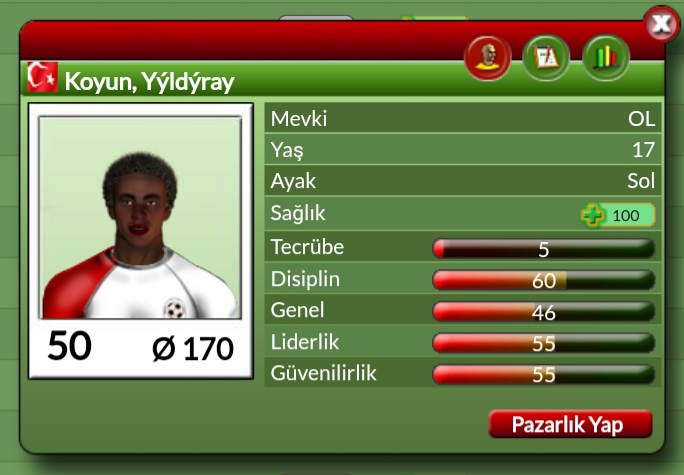This screenshot has width=684, height=475.
Task: Close the player info window
Action: 661,23
